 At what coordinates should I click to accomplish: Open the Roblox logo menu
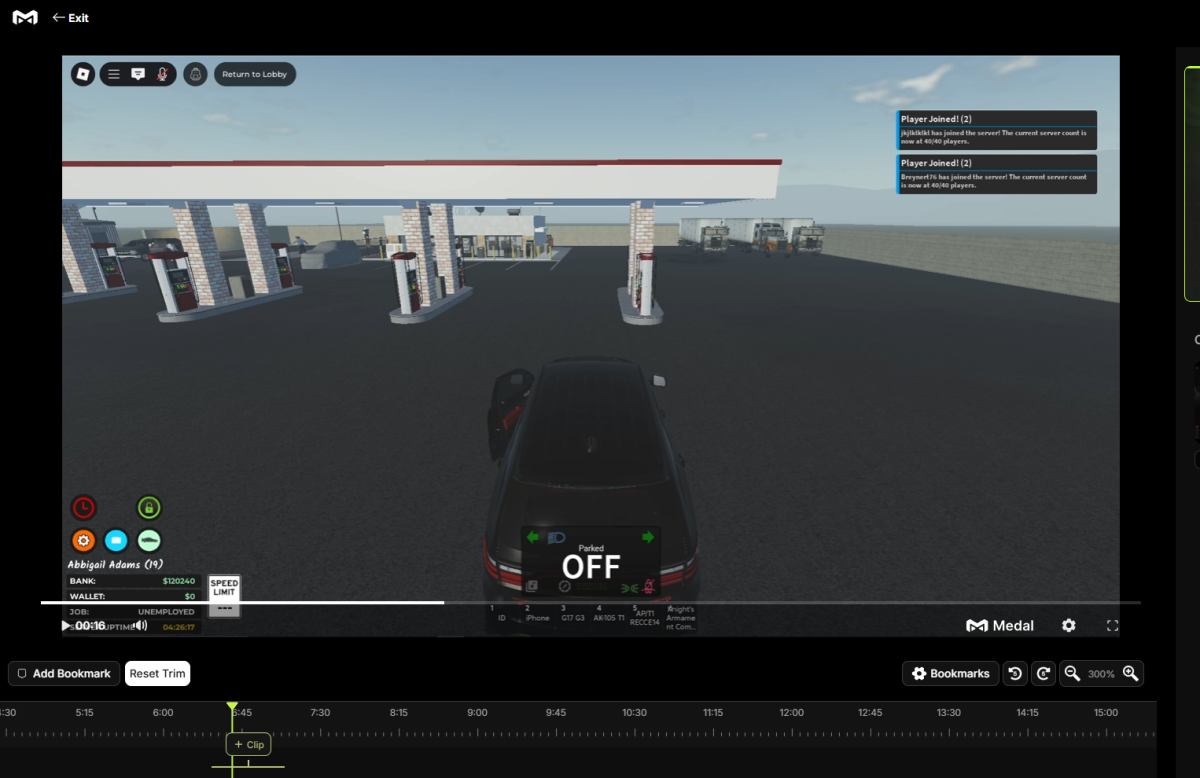pyautogui.click(x=84, y=74)
